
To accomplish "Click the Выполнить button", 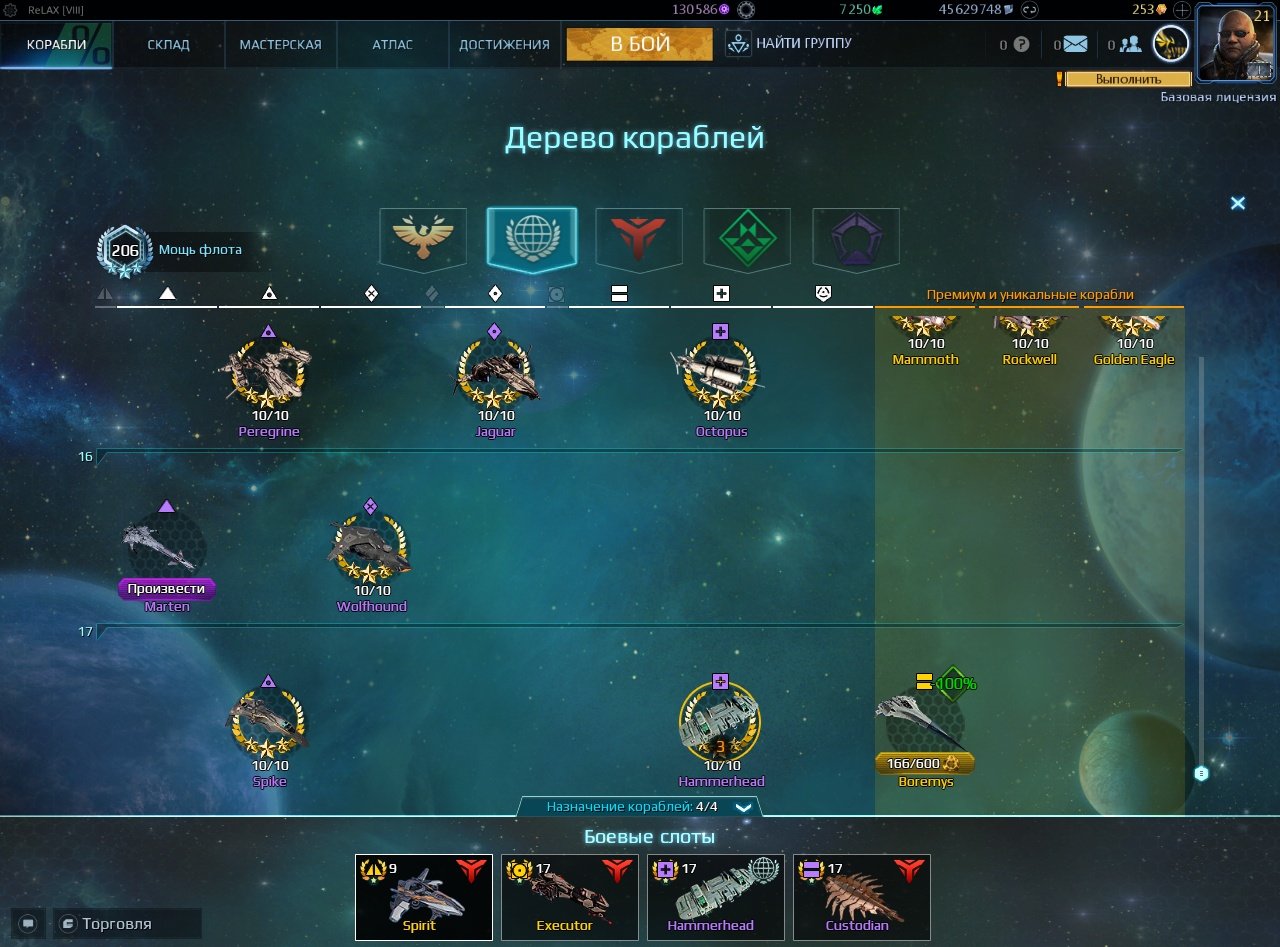I will coord(1128,79).
